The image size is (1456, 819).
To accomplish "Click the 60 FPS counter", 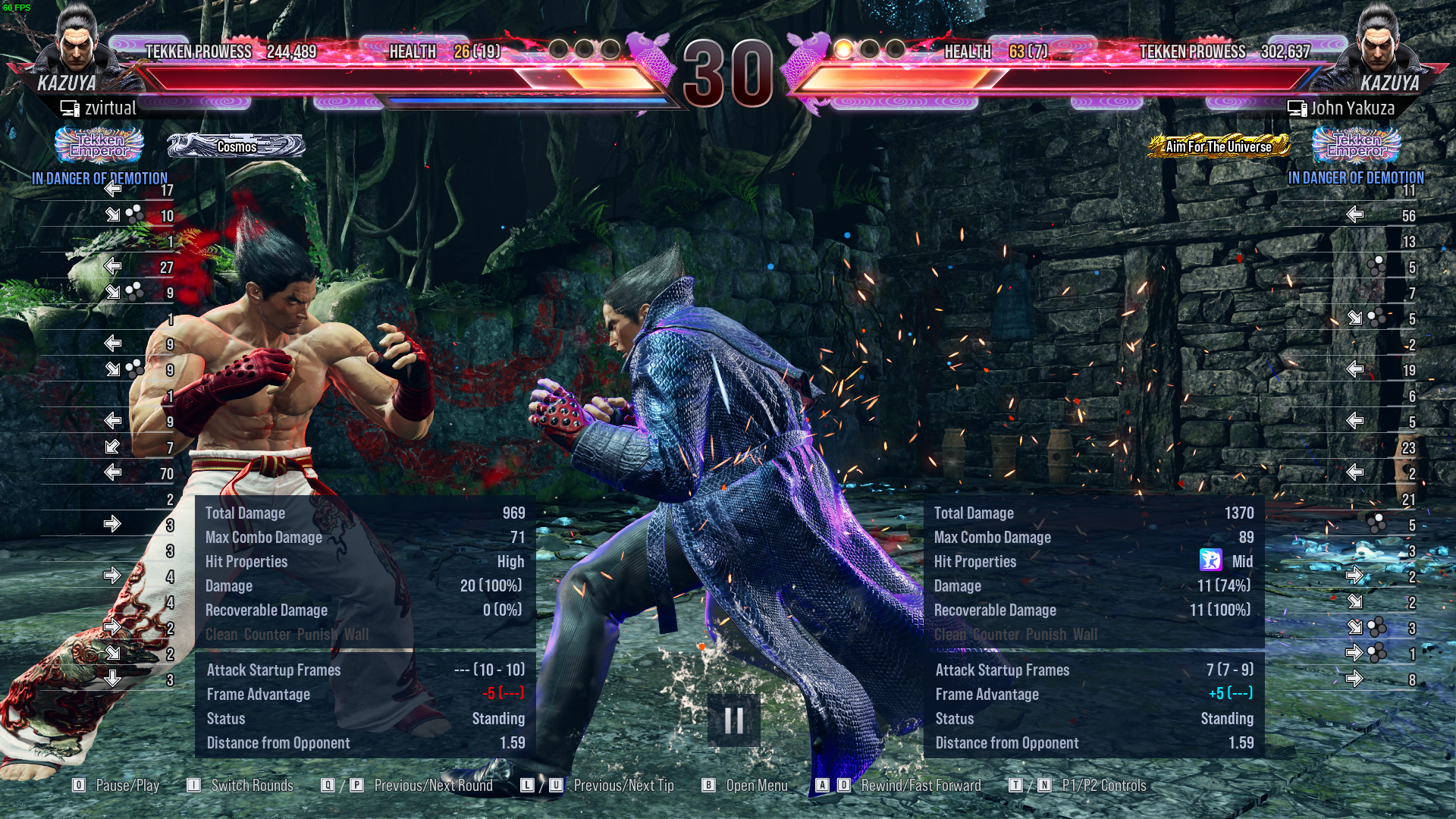I will (x=18, y=7).
